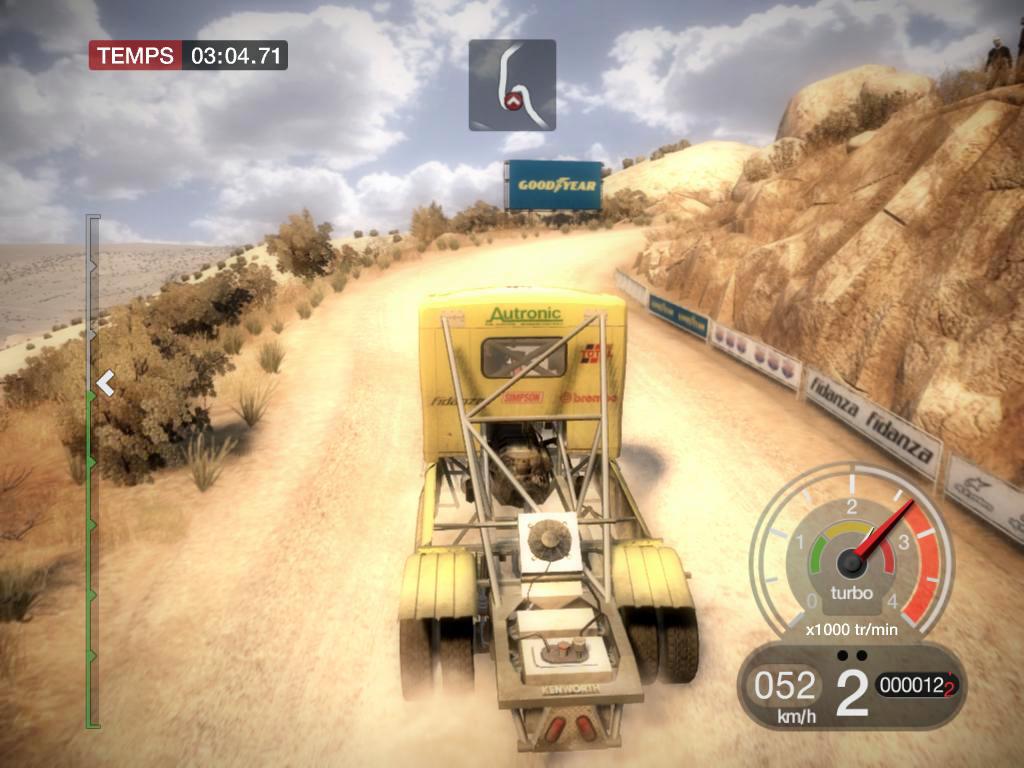
Task: Select the white arrow stage progress marker
Action: pos(104,382)
